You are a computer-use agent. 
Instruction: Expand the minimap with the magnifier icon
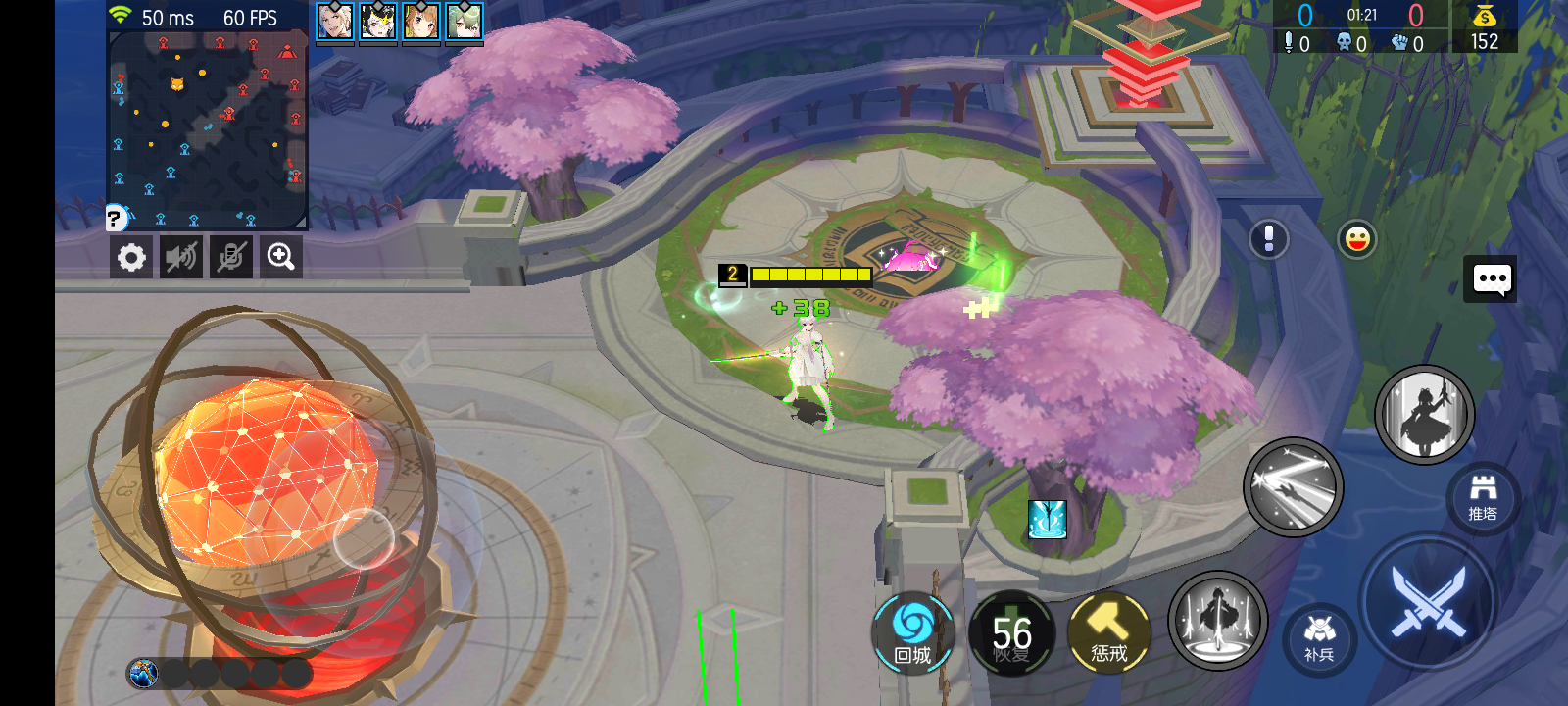point(280,257)
